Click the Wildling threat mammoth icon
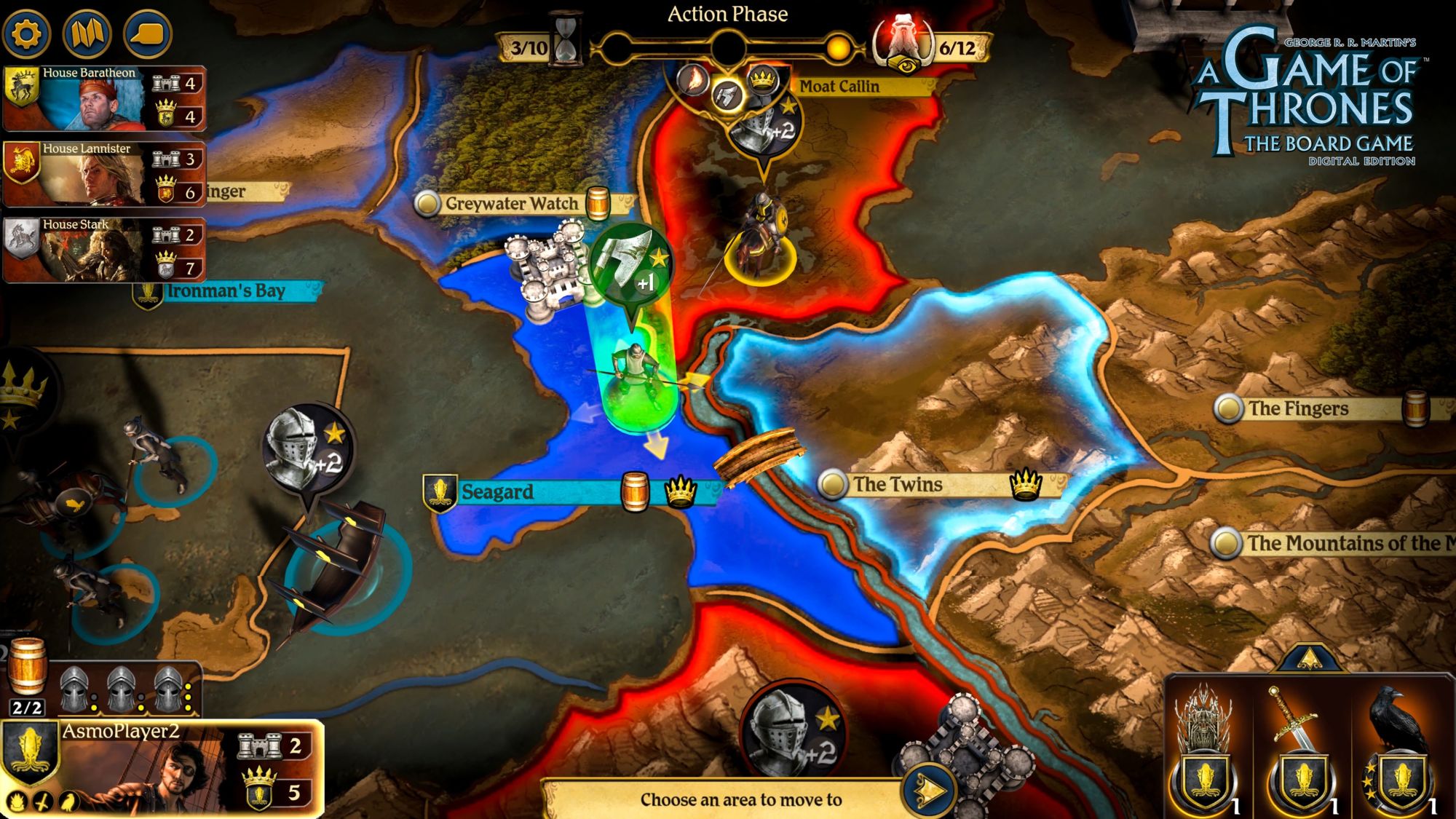 pos(903,44)
